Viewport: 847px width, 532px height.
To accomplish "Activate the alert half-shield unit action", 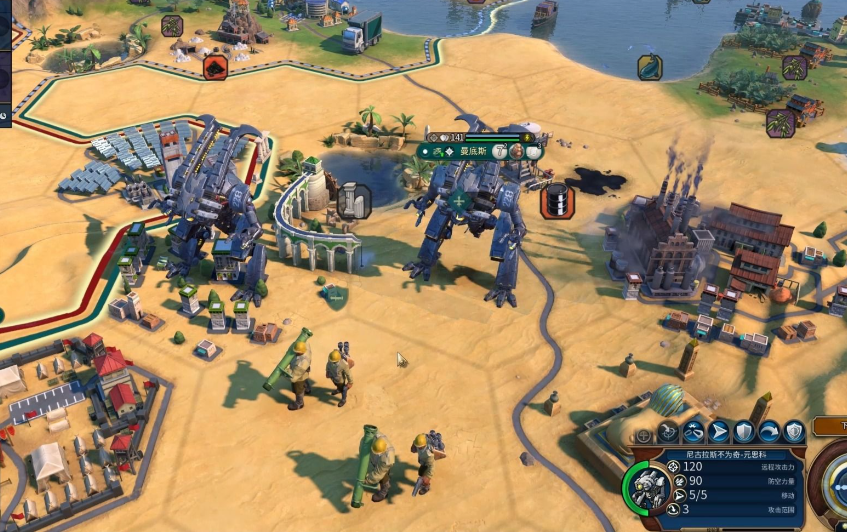I will coord(794,432).
